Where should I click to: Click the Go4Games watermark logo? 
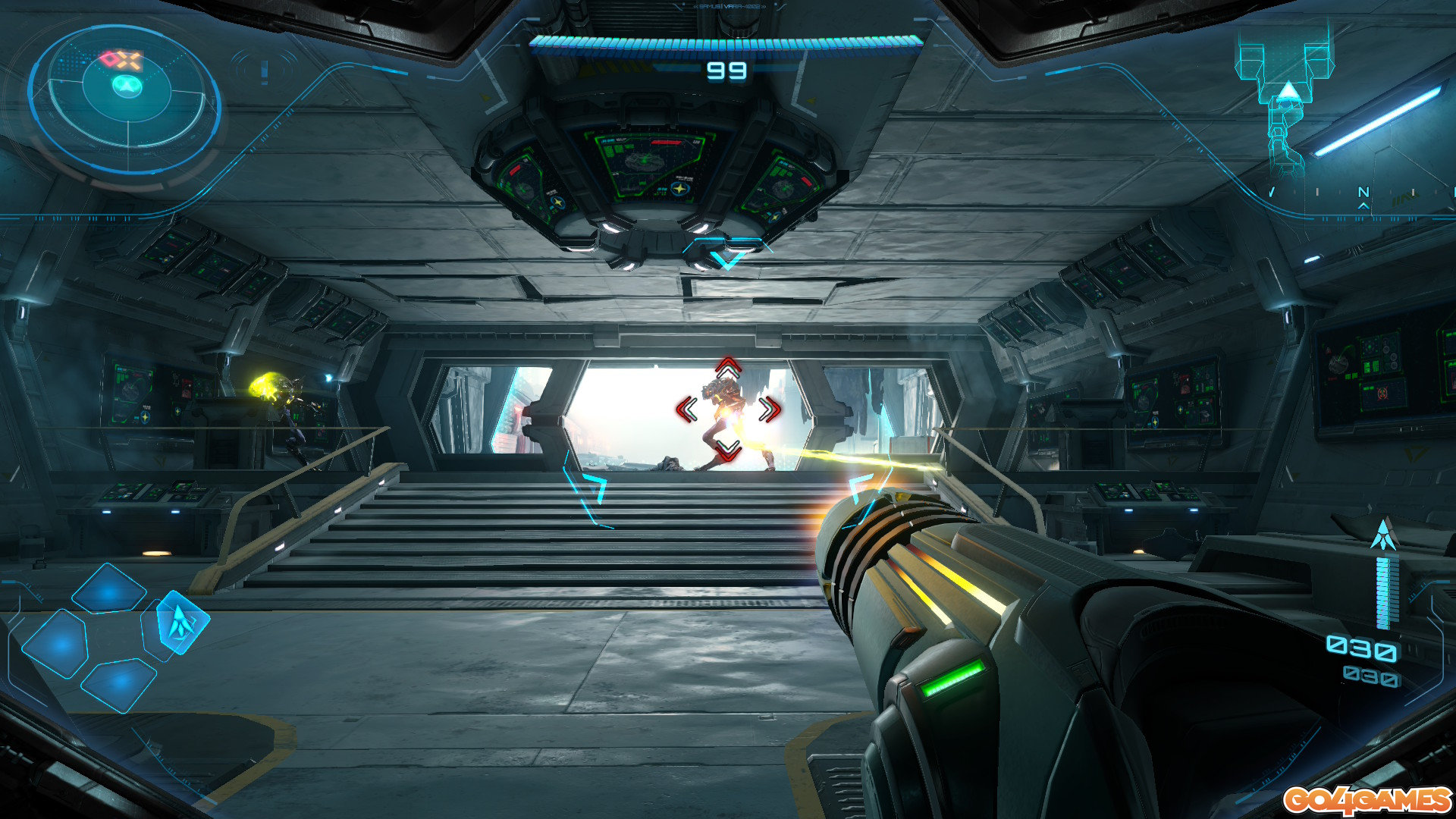click(1367, 799)
